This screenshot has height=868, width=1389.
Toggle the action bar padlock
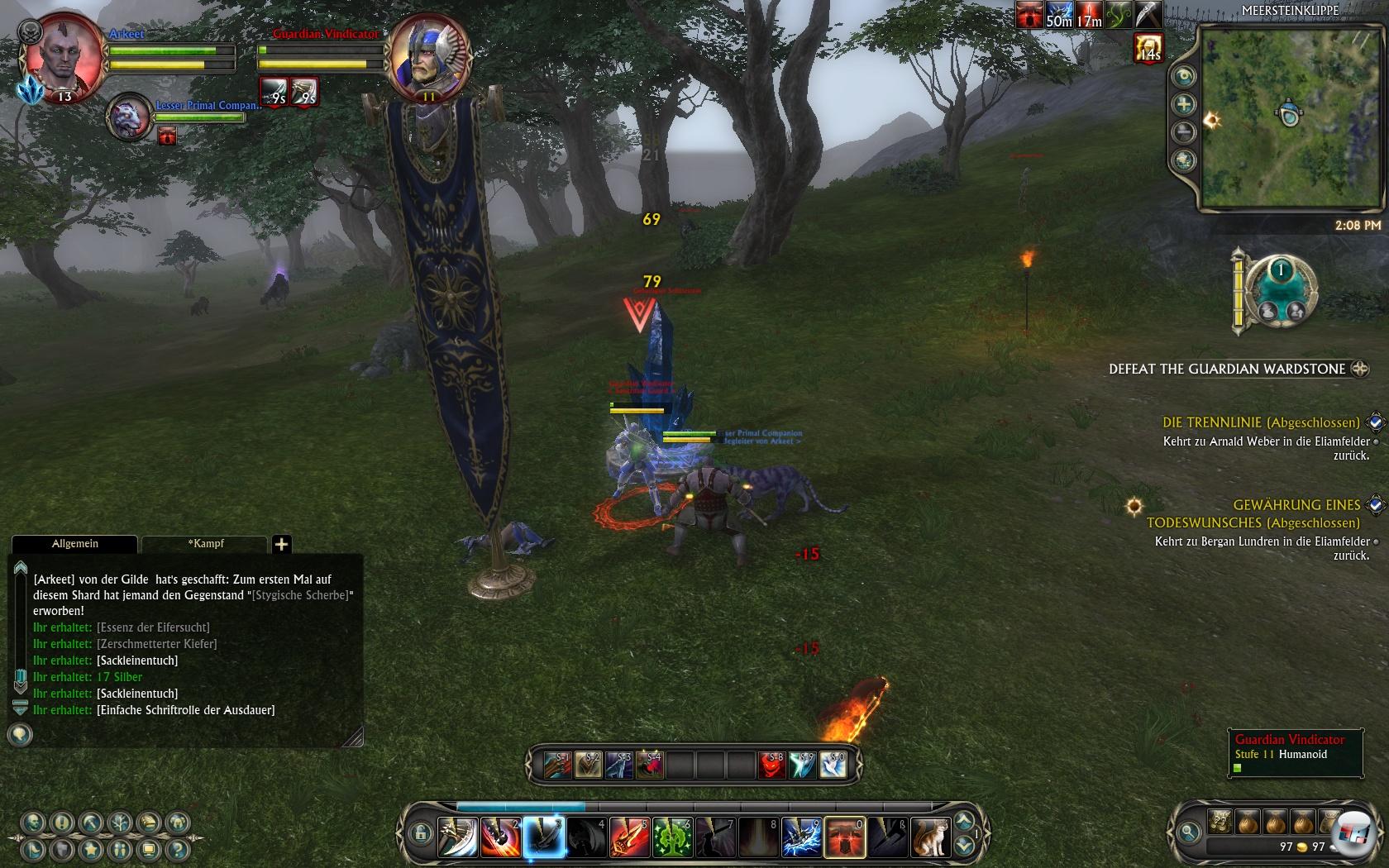[420, 832]
